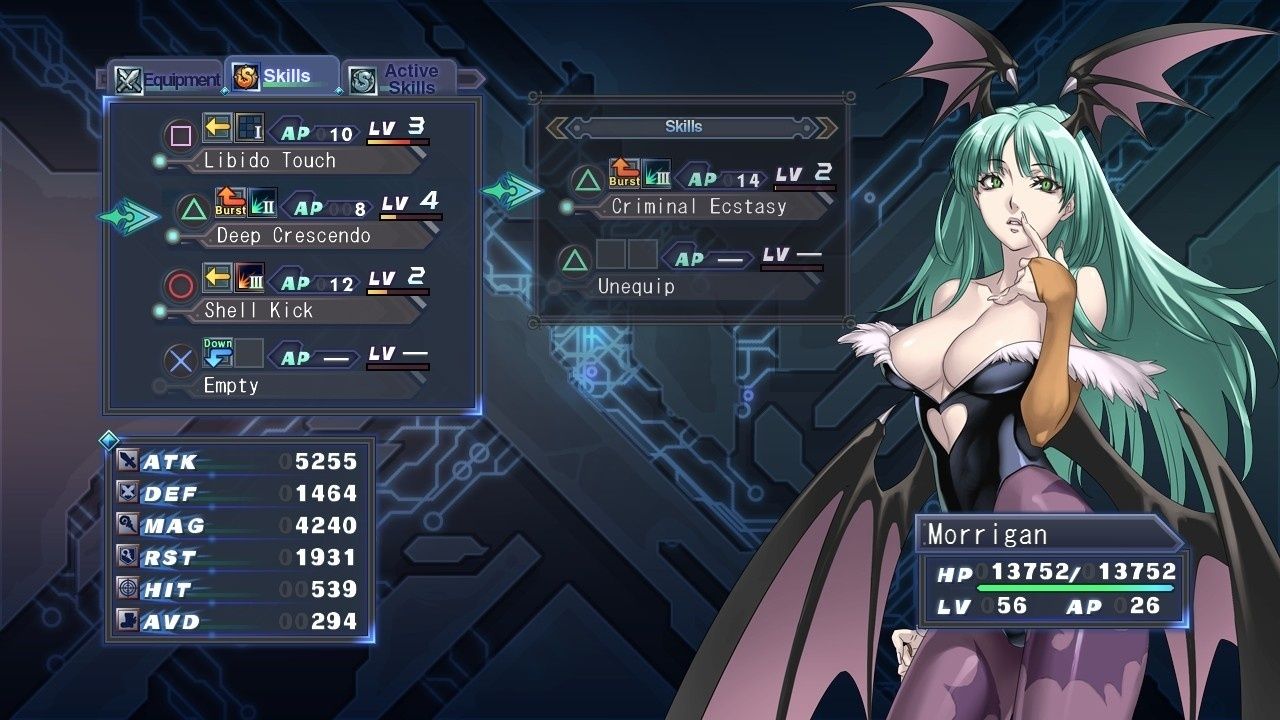This screenshot has width=1280, height=720.
Task: Switch to the Equipment tab
Action: coord(167,79)
